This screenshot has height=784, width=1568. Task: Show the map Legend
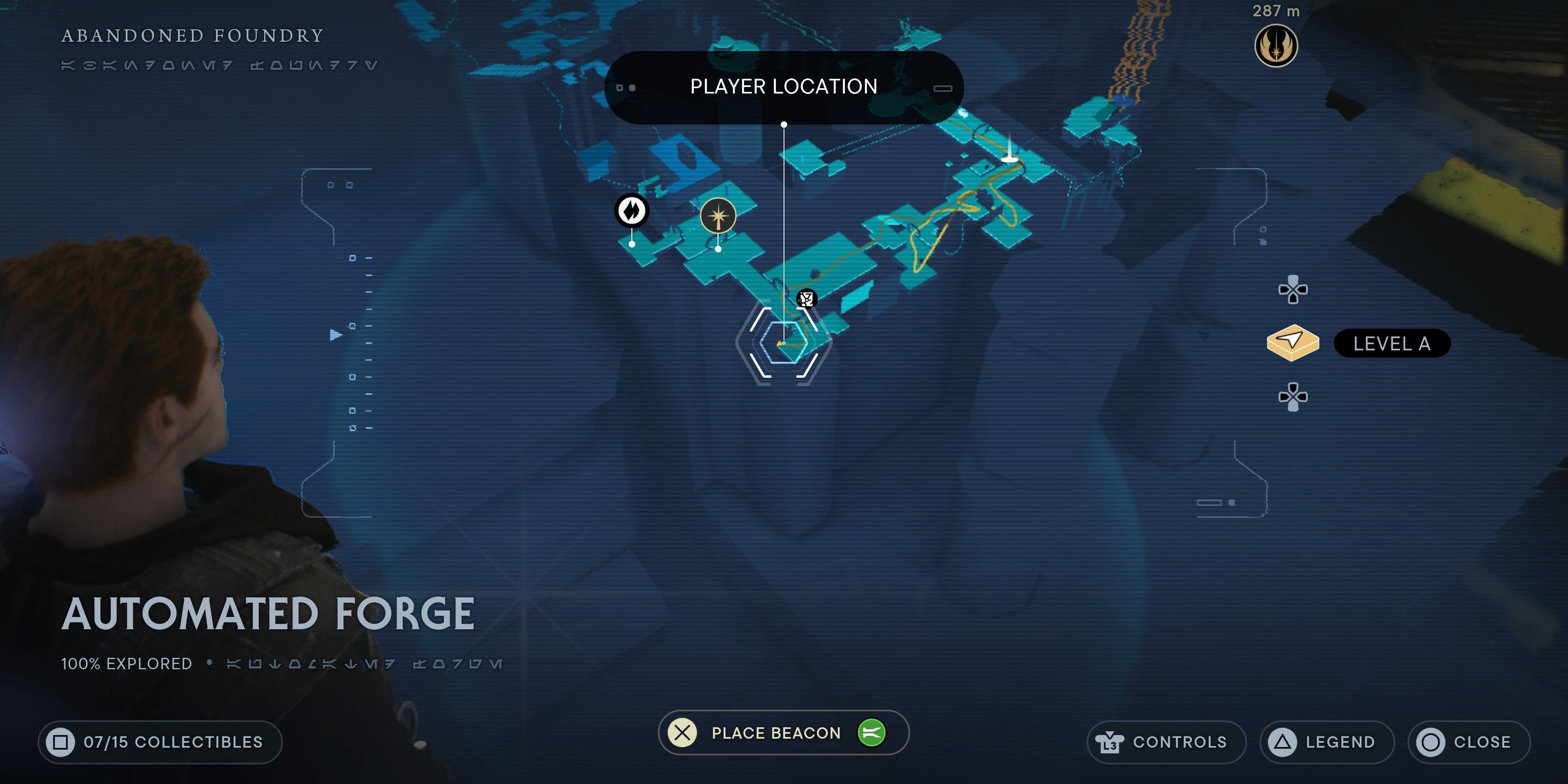tap(1326, 742)
